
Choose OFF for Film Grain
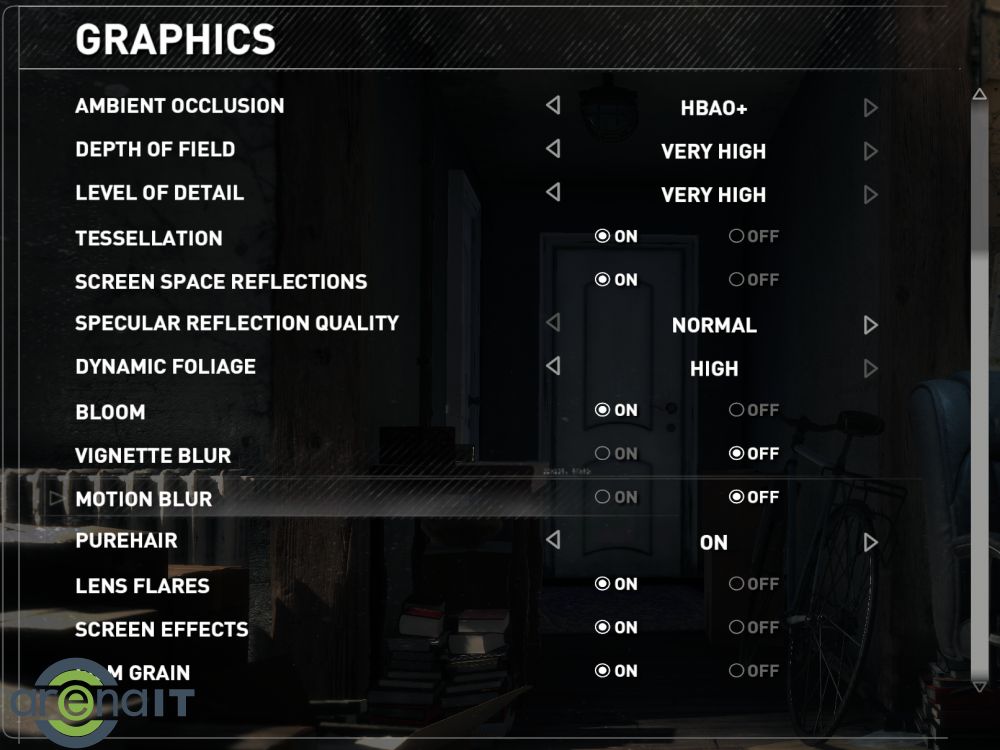coord(736,671)
